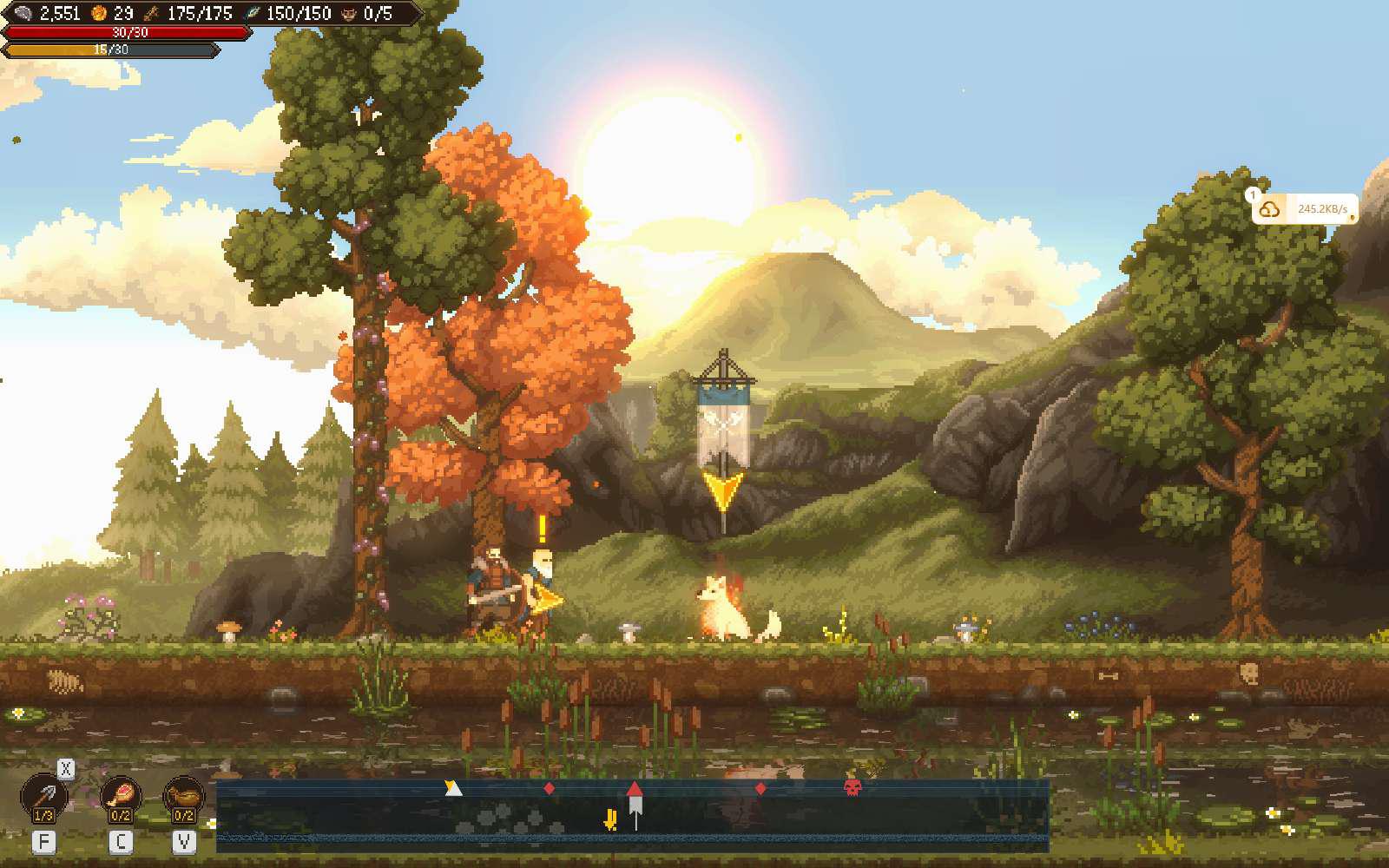Open the cloud download speed overlay widget
Viewport: 1389px width, 868px height.
(x=1305, y=209)
